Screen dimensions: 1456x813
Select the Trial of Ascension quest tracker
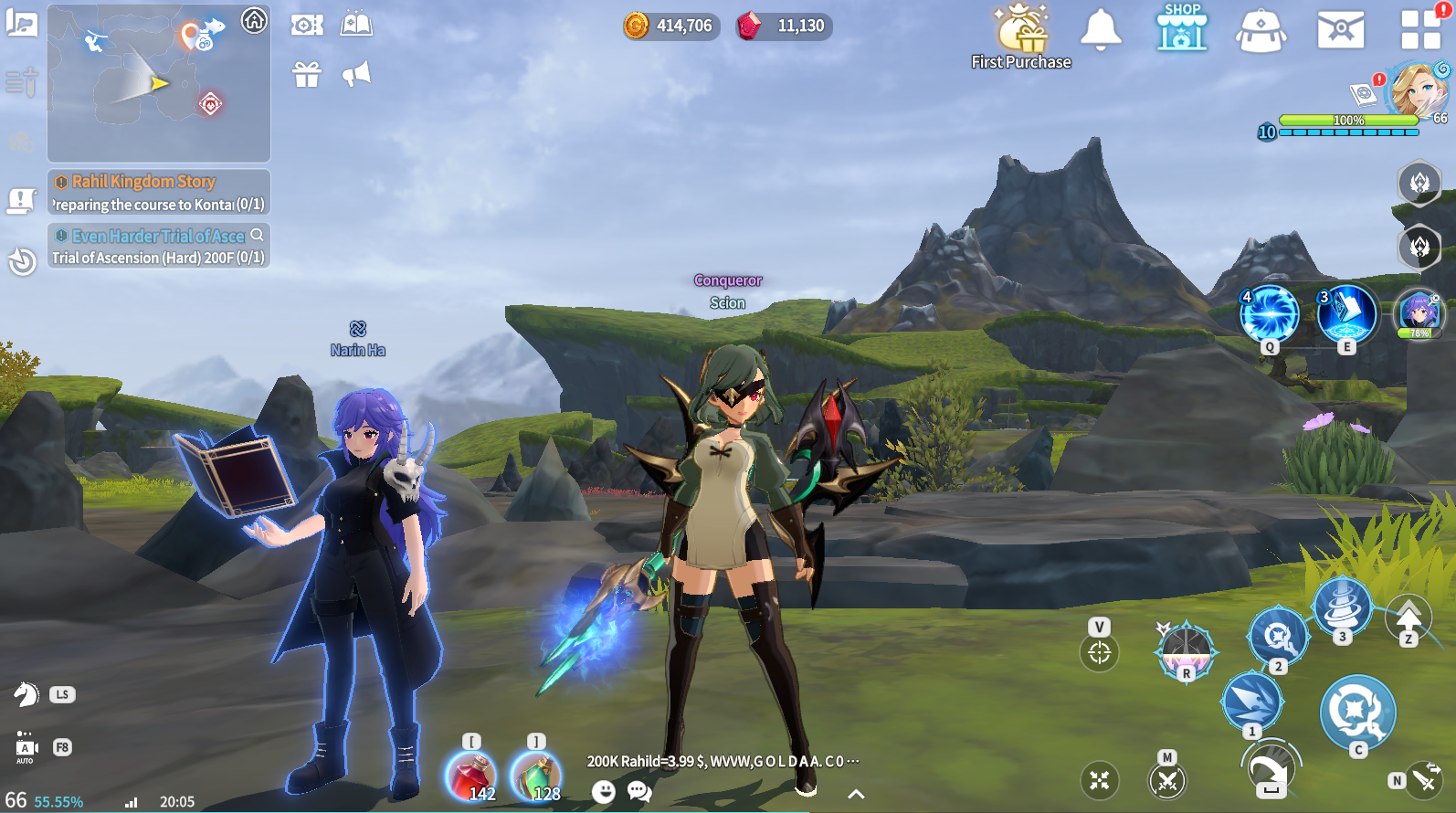coord(158,247)
